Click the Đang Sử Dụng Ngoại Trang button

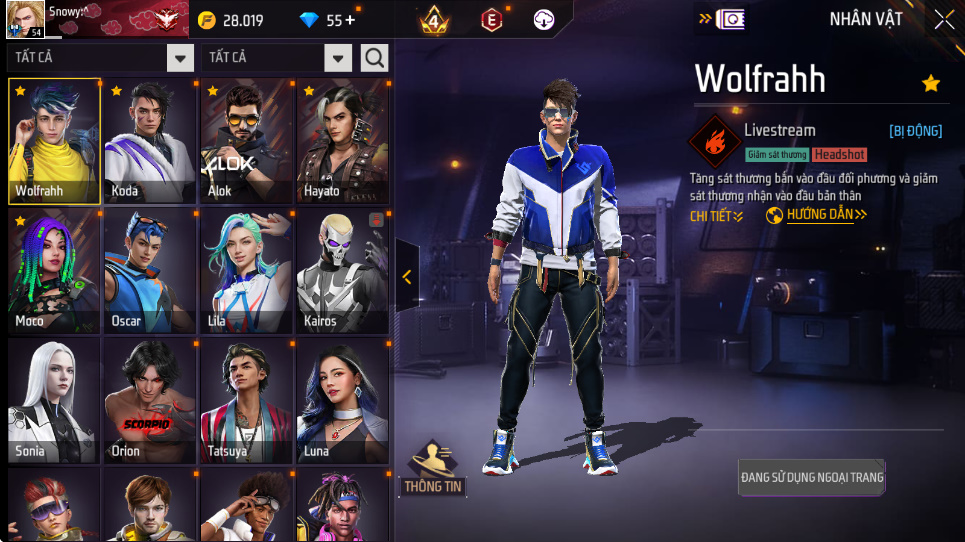click(812, 477)
